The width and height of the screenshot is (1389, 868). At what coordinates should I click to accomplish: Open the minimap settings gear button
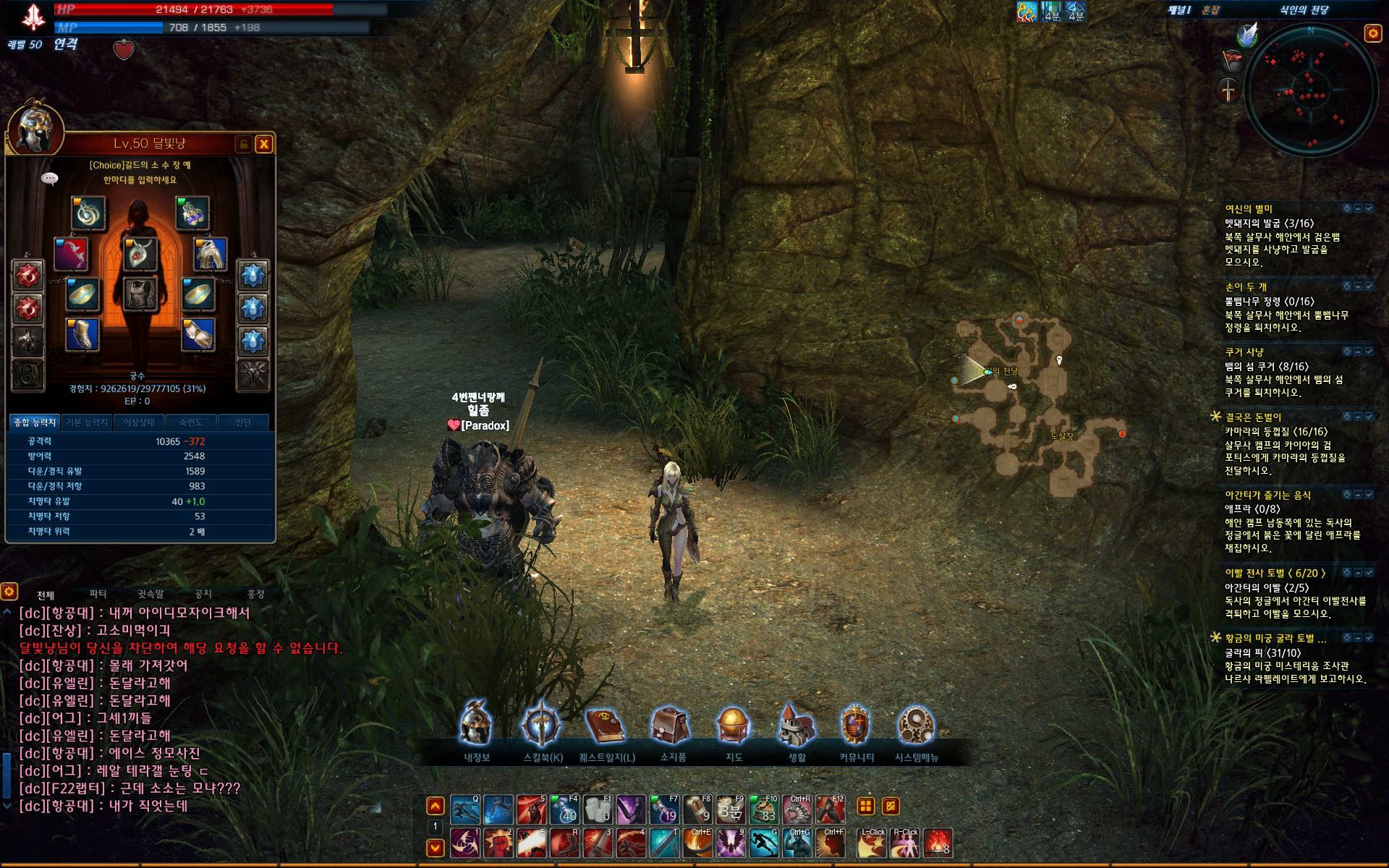(x=1372, y=33)
